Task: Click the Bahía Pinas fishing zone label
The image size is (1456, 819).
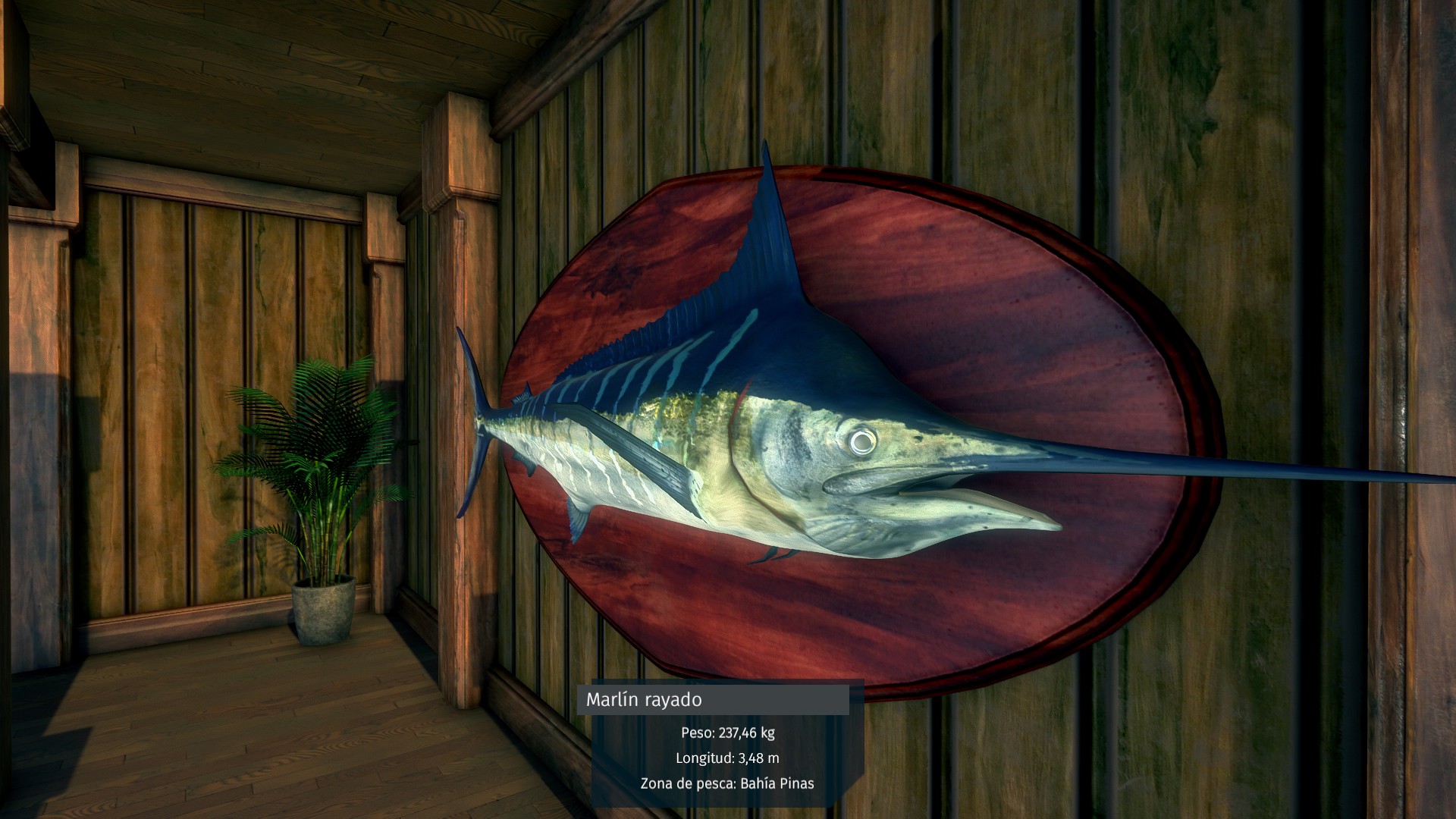Action: [x=773, y=785]
